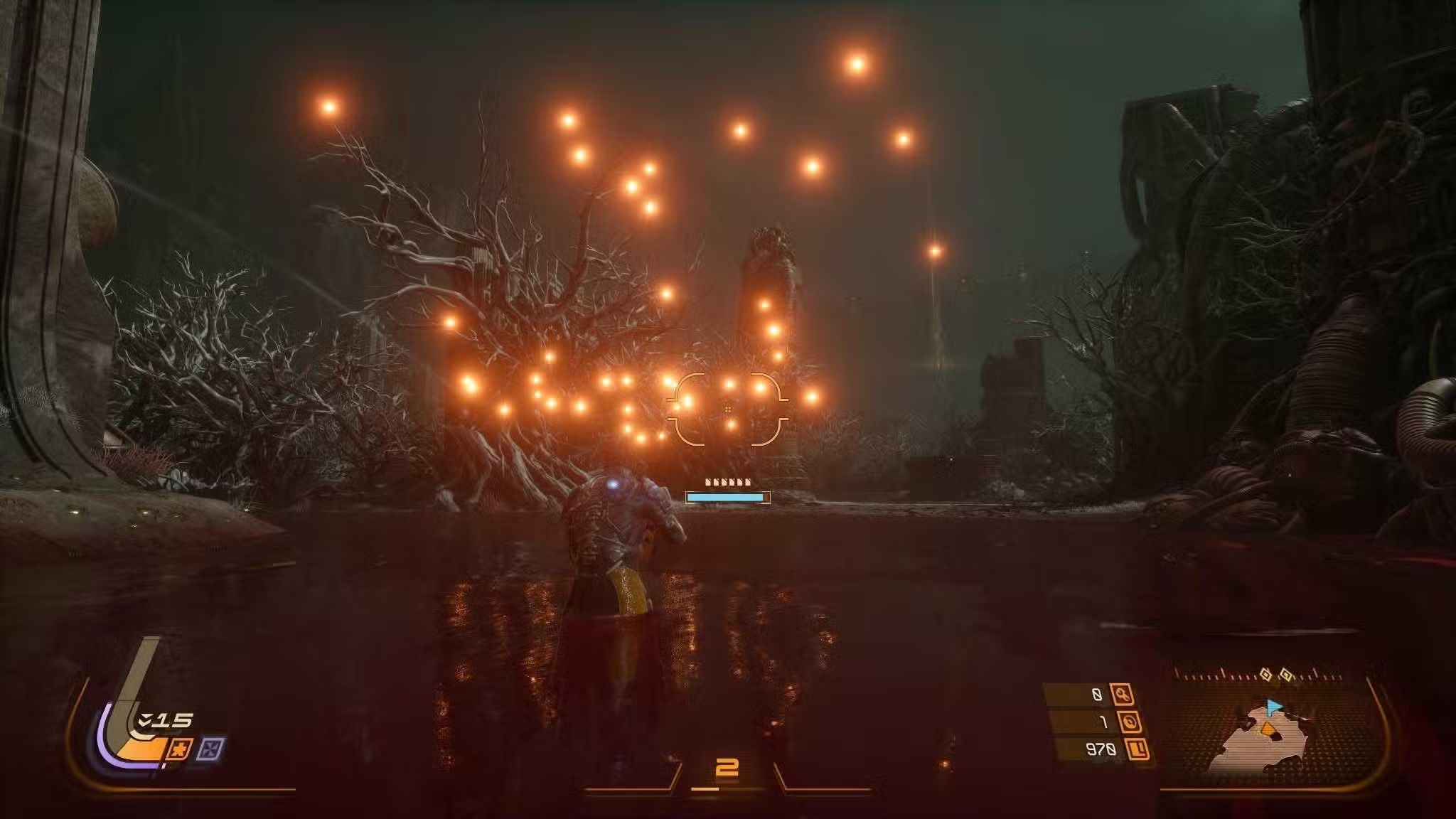Click the compass strip above the minimap
The height and width of the screenshot is (819, 1456).
pos(1258,673)
